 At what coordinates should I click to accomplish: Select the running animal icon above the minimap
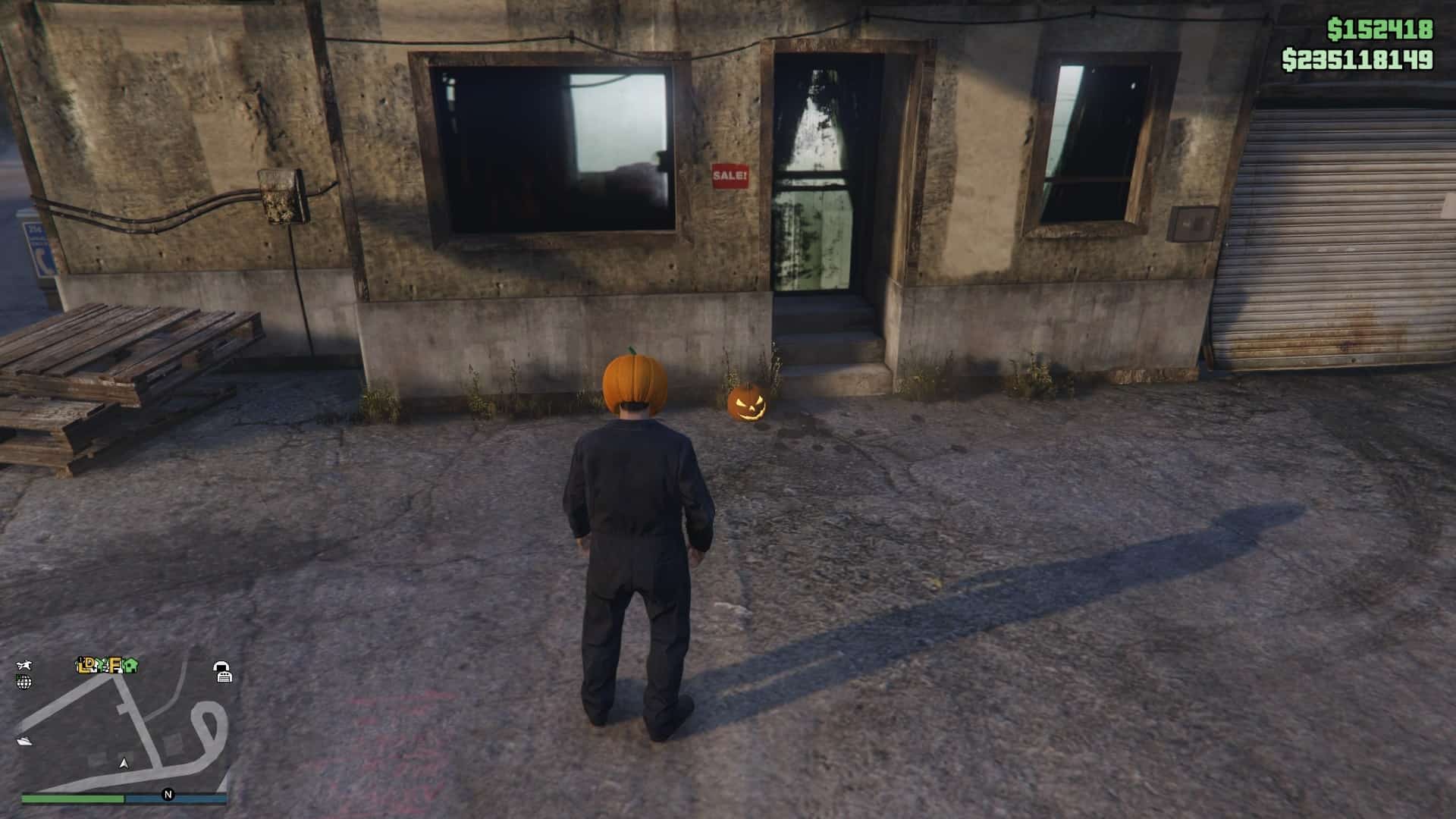(x=25, y=665)
